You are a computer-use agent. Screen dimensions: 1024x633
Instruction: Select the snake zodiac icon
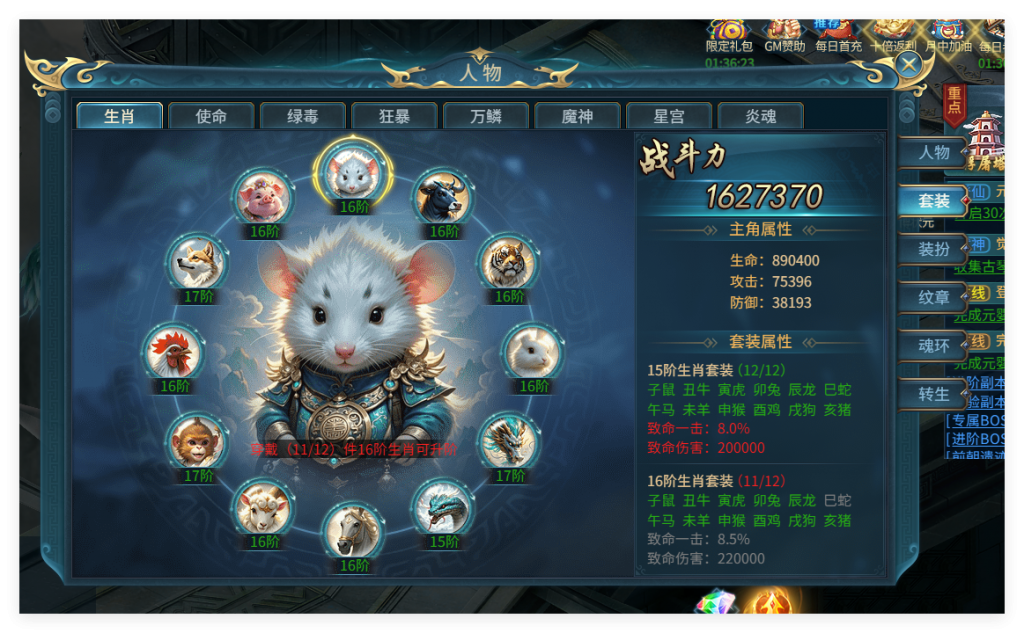click(x=444, y=509)
